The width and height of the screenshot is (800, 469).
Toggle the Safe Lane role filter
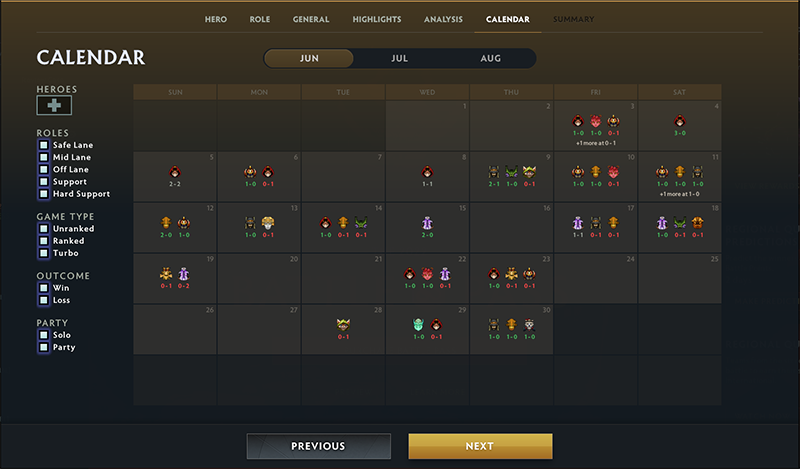pyautogui.click(x=44, y=145)
